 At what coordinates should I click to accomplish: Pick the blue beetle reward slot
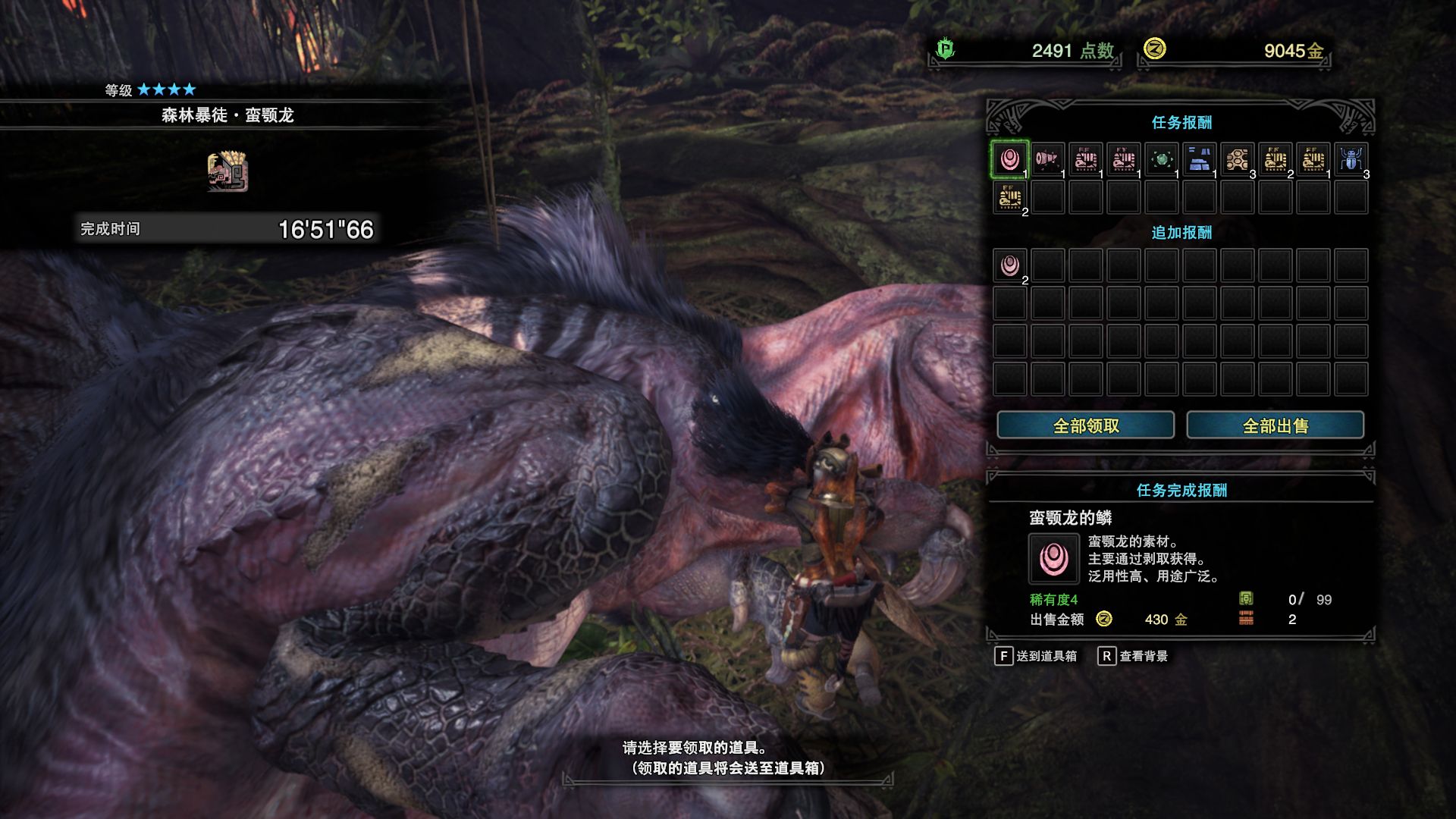pos(1351,159)
